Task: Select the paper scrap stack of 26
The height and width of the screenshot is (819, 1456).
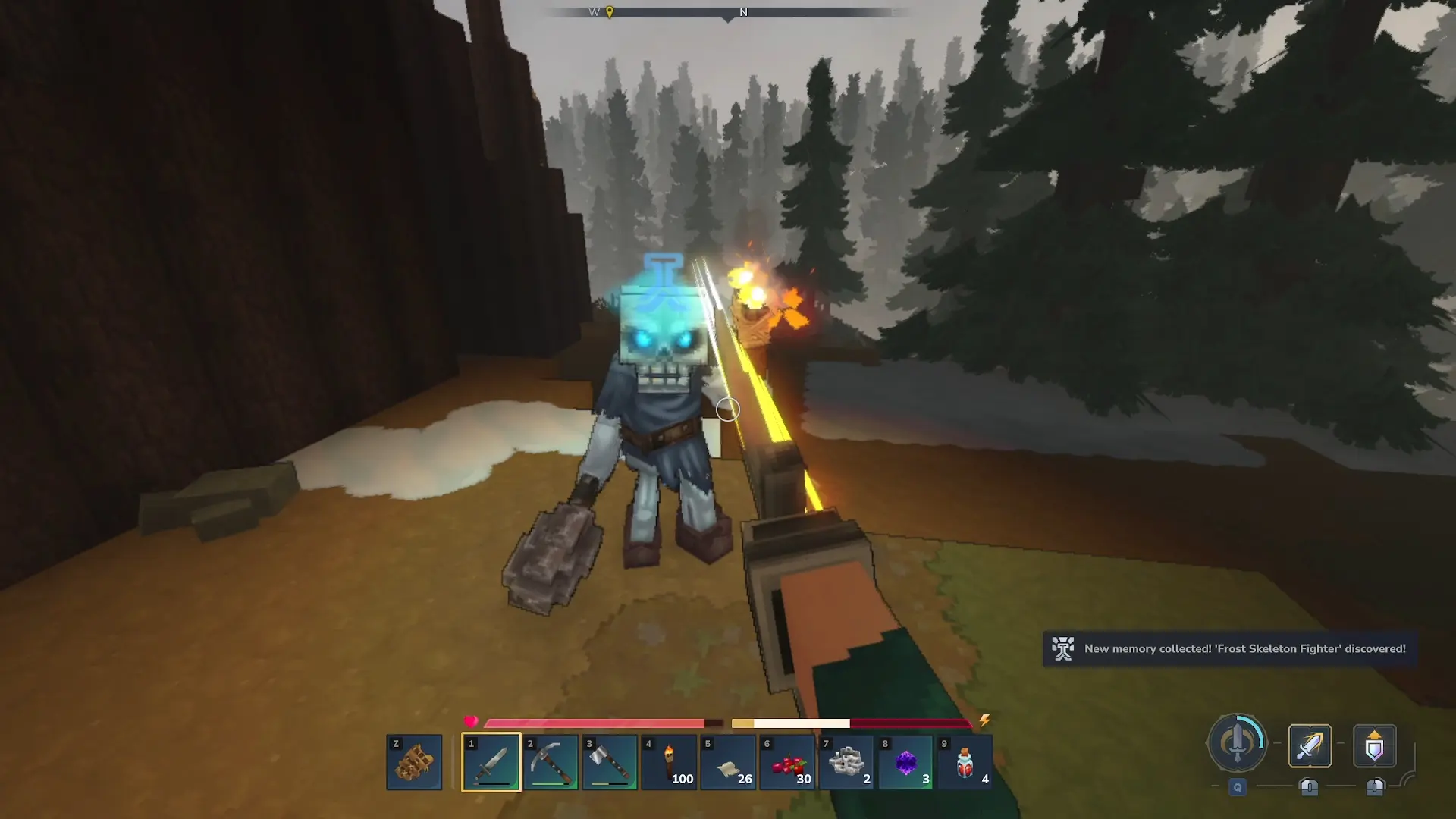Action: pos(728,762)
